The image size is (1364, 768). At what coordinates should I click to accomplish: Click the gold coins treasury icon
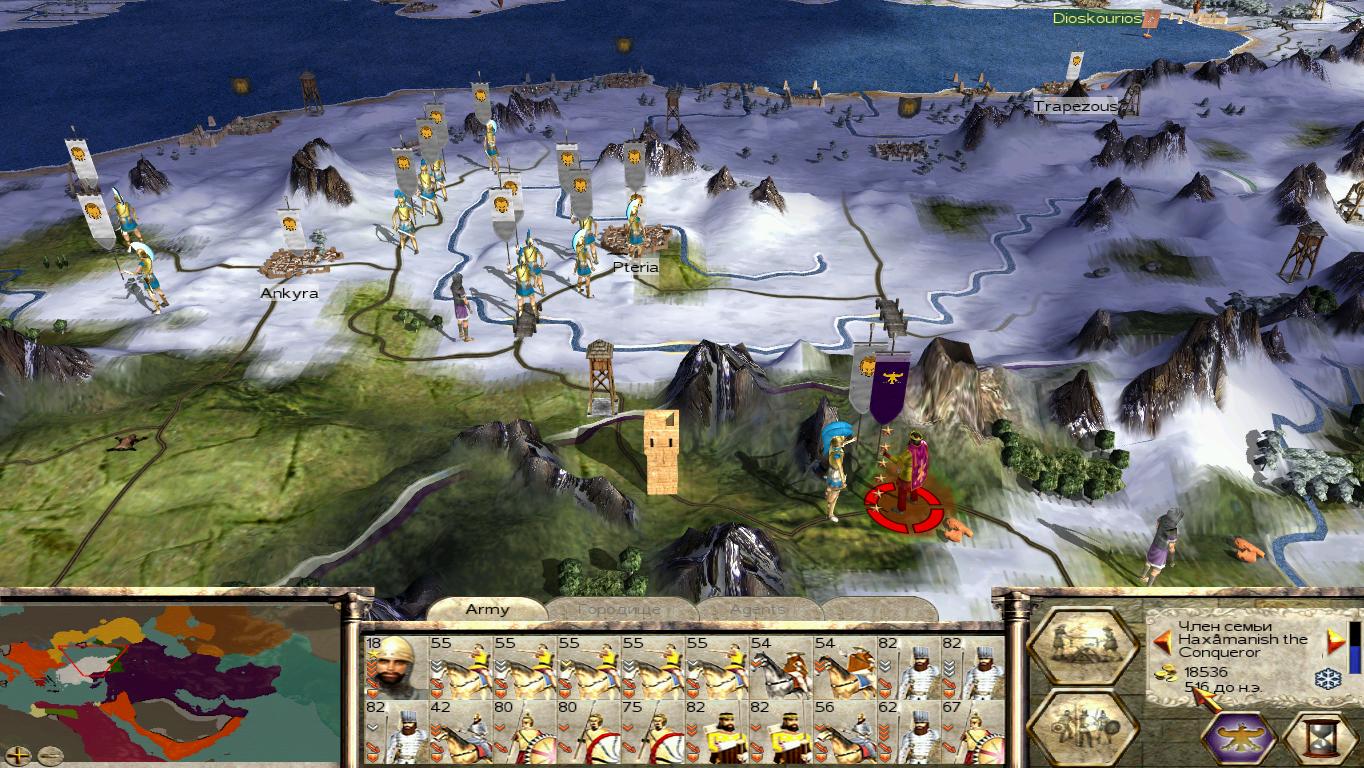(x=1166, y=671)
